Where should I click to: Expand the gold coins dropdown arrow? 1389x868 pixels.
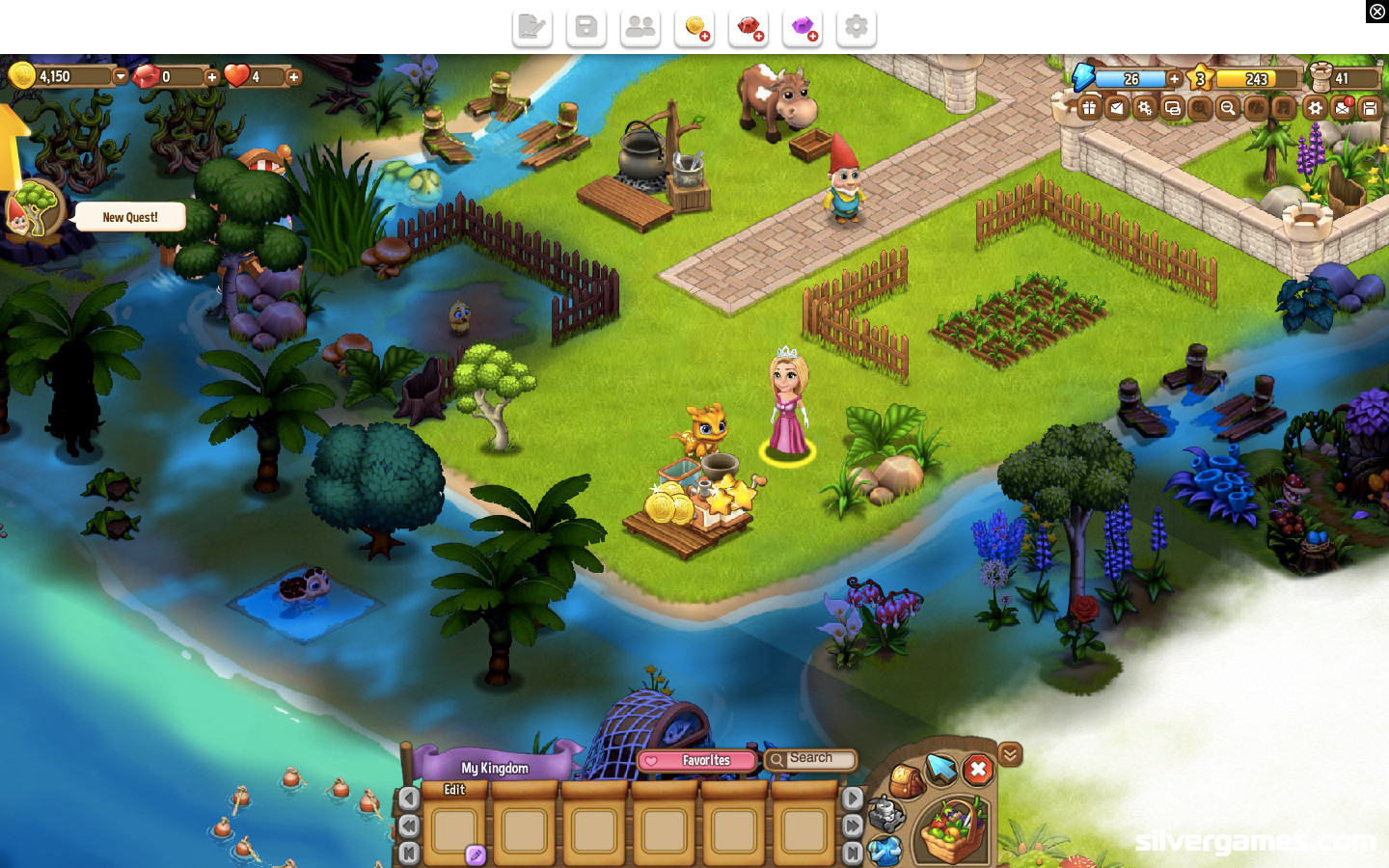click(x=121, y=77)
